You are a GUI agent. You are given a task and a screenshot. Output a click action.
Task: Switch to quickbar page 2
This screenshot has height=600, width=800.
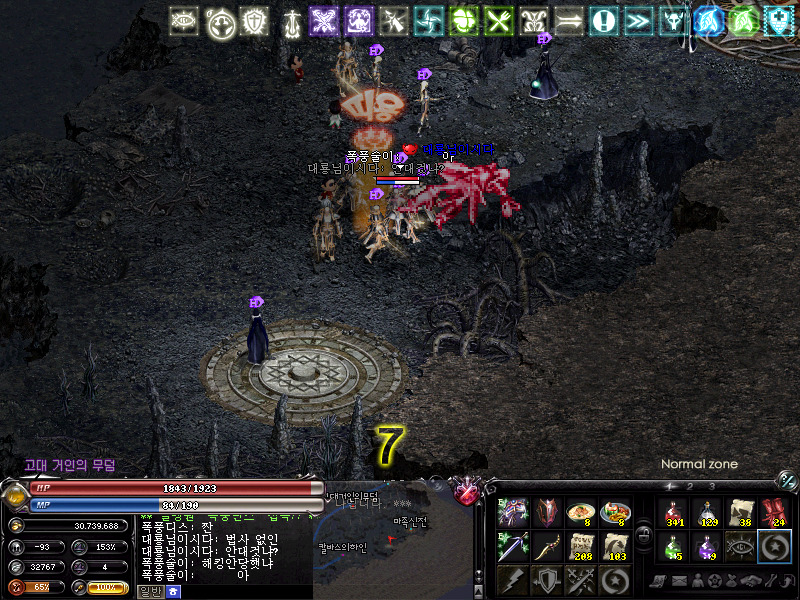pyautogui.click(x=690, y=486)
